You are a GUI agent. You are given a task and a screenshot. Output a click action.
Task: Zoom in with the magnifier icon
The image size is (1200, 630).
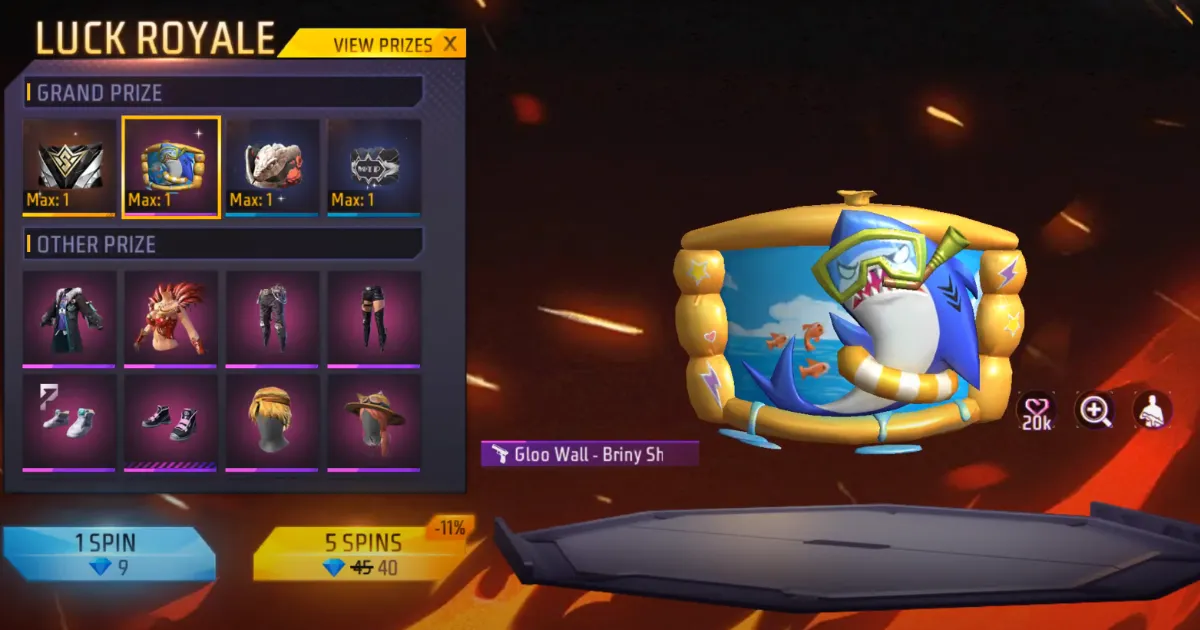click(x=1094, y=409)
